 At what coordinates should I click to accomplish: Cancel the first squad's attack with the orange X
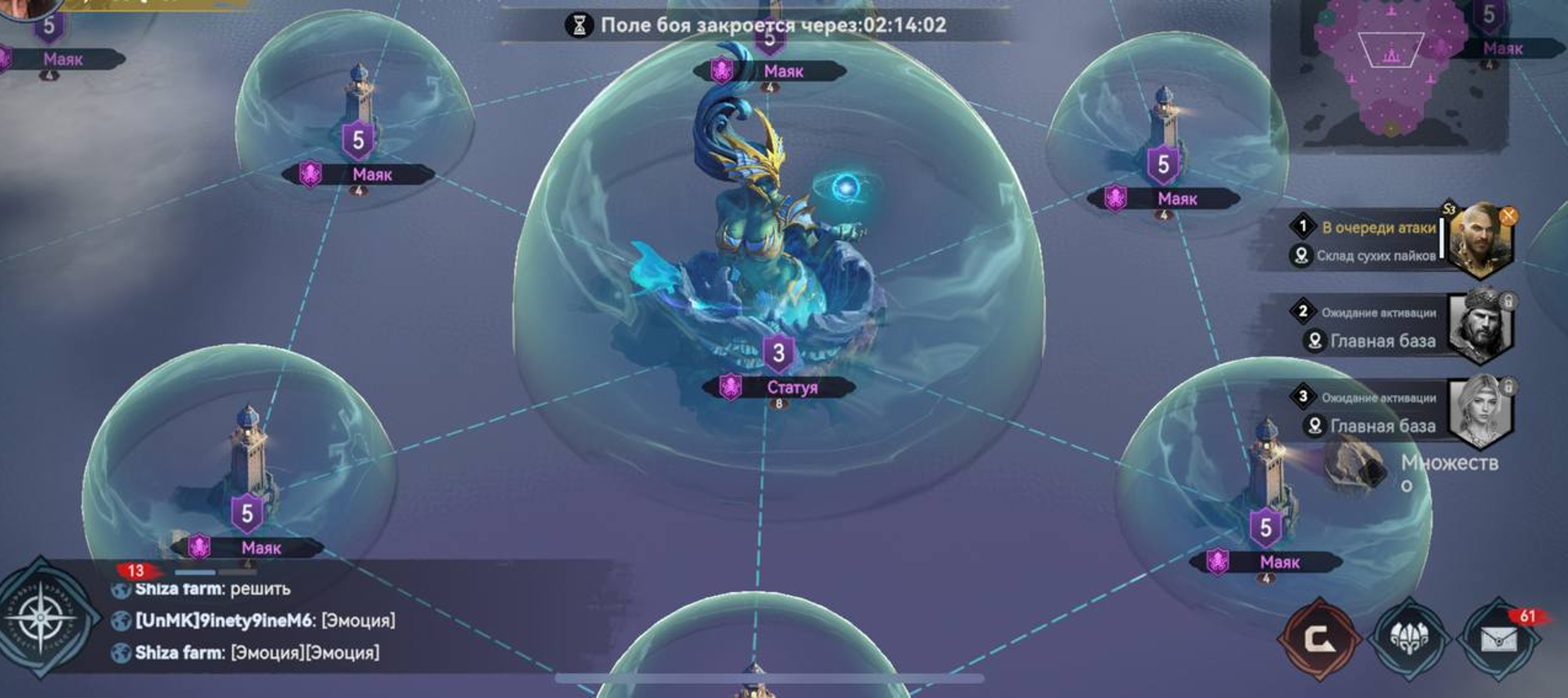coord(1508,215)
